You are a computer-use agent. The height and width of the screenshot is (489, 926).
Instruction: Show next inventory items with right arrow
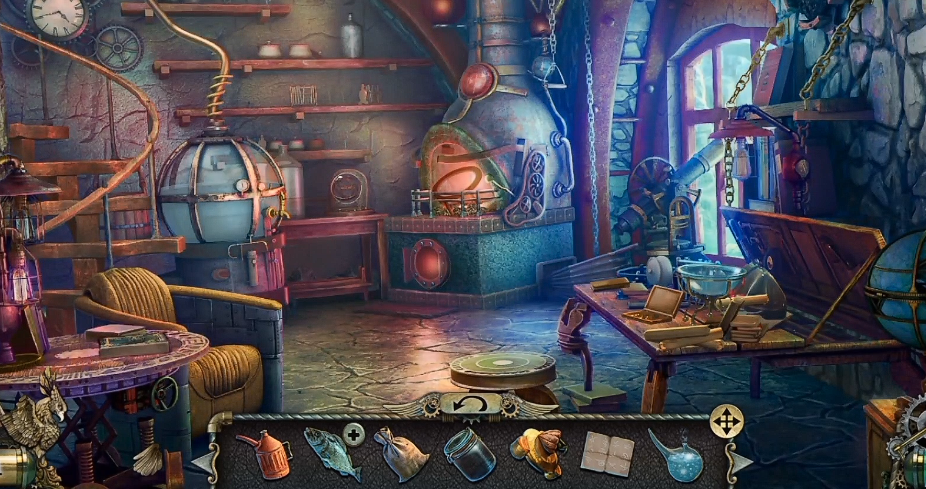[x=737, y=461]
